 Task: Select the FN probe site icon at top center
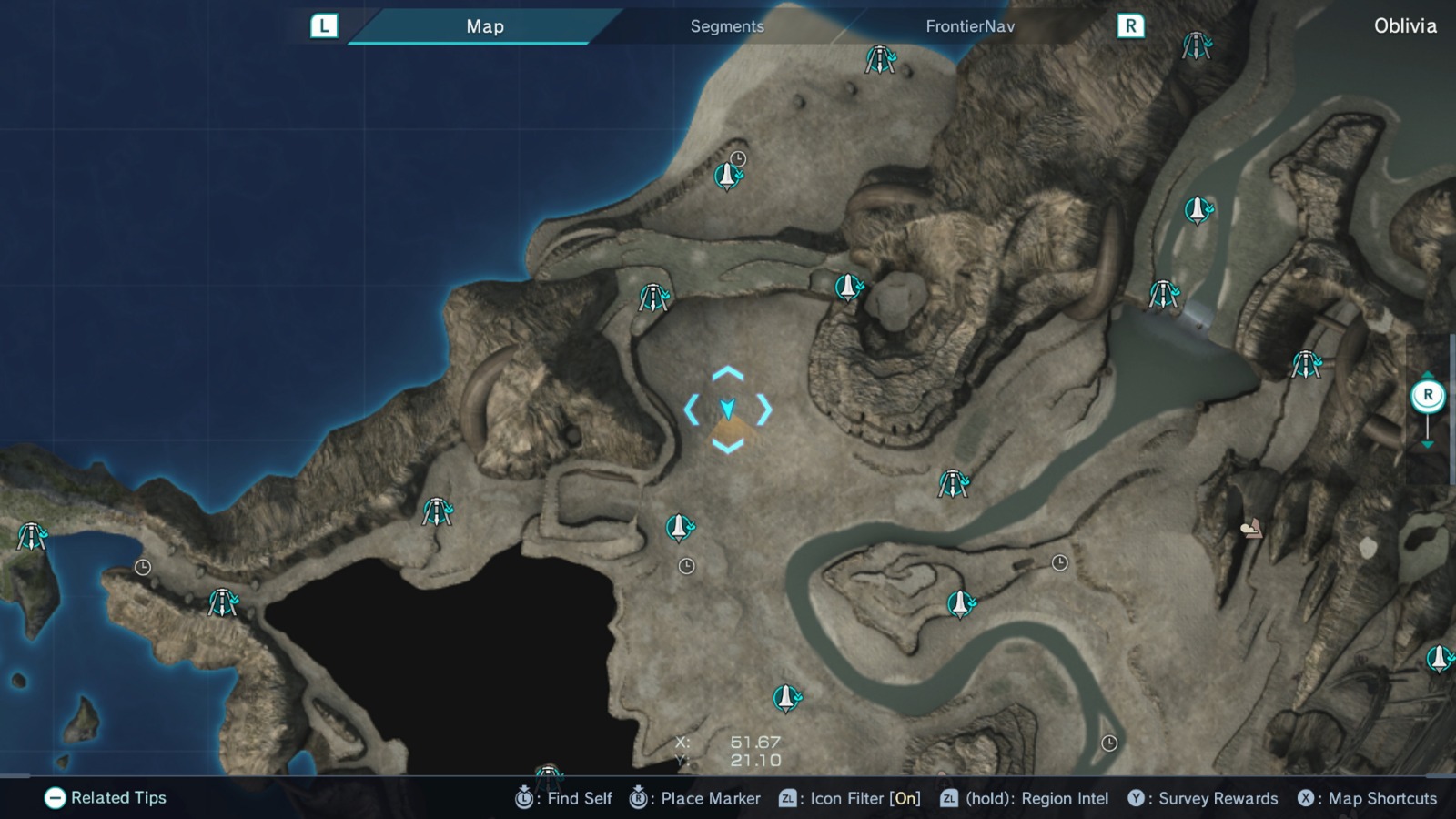(x=881, y=59)
